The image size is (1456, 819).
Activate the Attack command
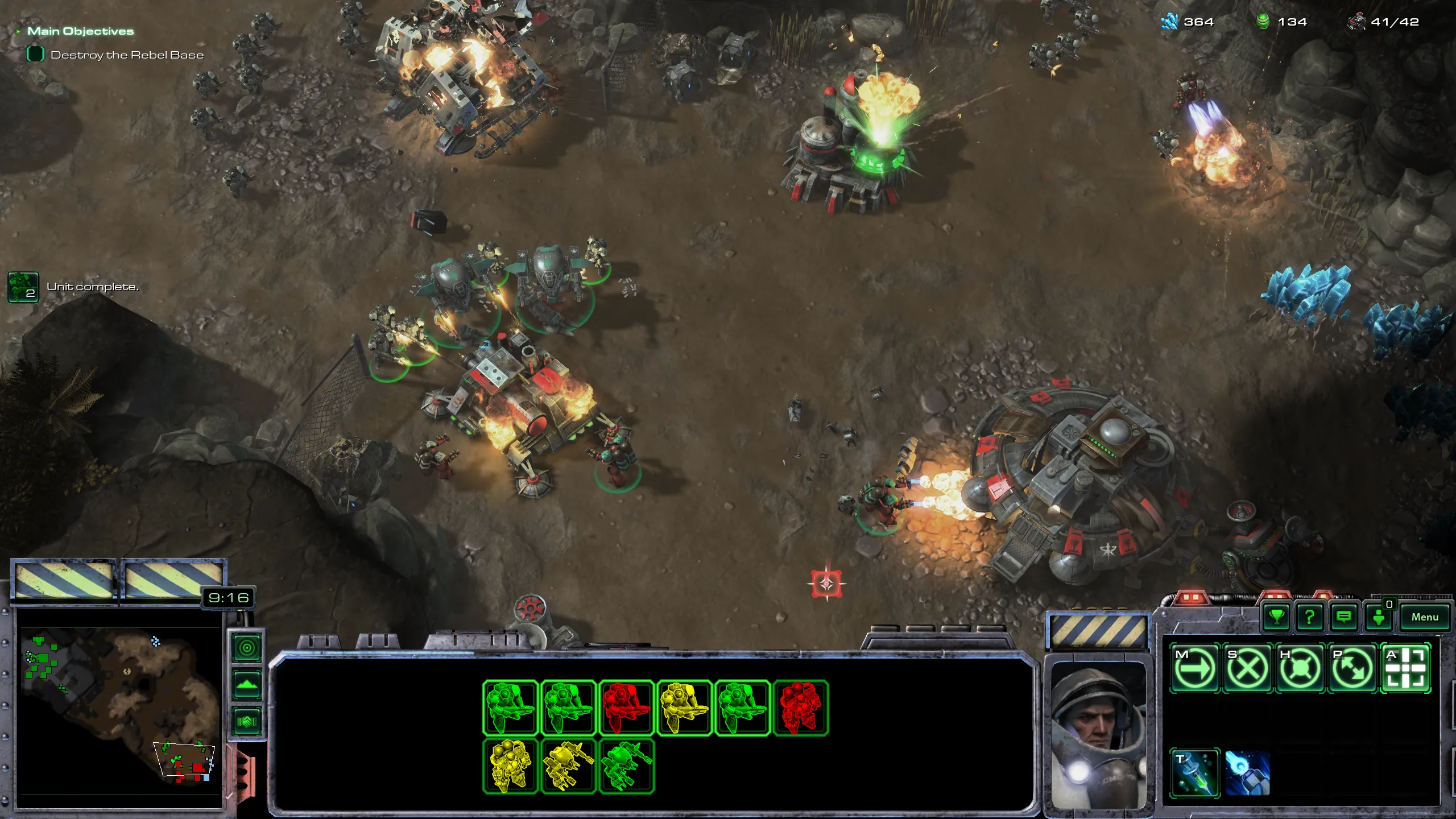(1405, 668)
